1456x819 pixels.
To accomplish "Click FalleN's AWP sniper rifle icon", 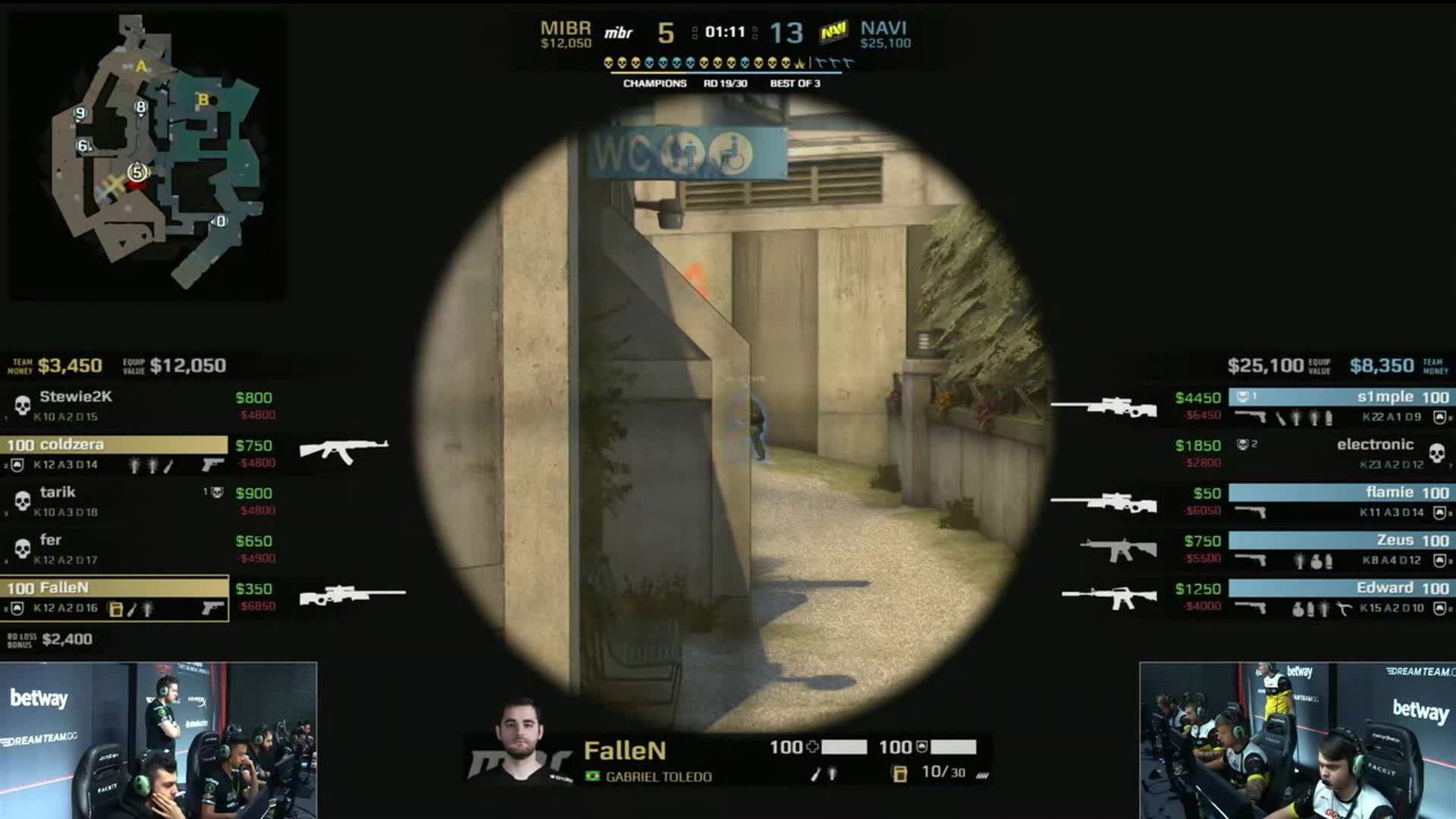I will pos(352,595).
